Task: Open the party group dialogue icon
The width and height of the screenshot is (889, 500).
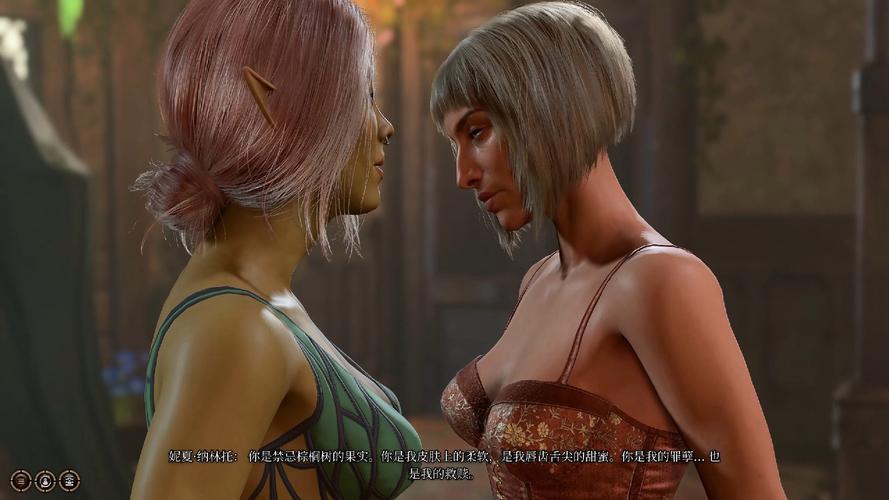Action: point(69,481)
